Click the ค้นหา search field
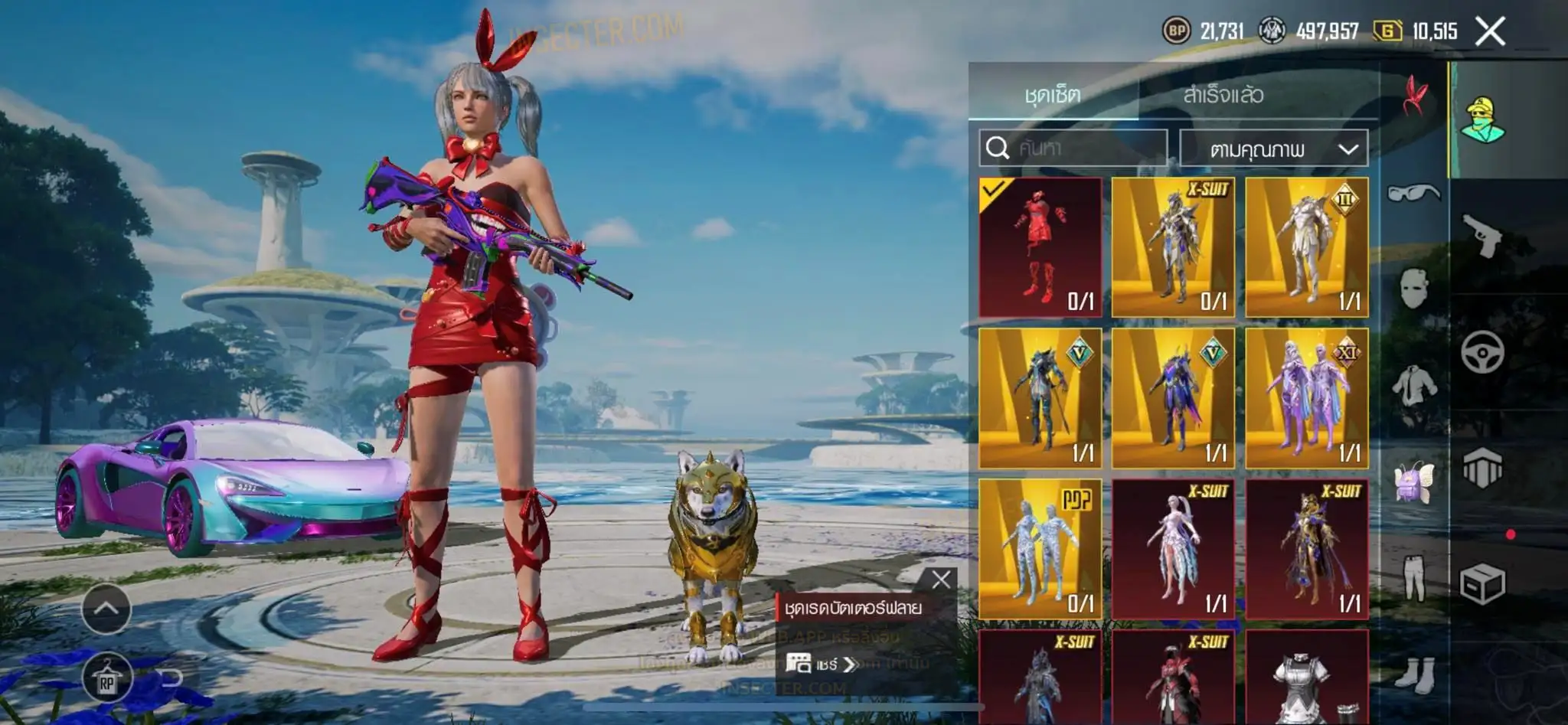 (1073, 148)
